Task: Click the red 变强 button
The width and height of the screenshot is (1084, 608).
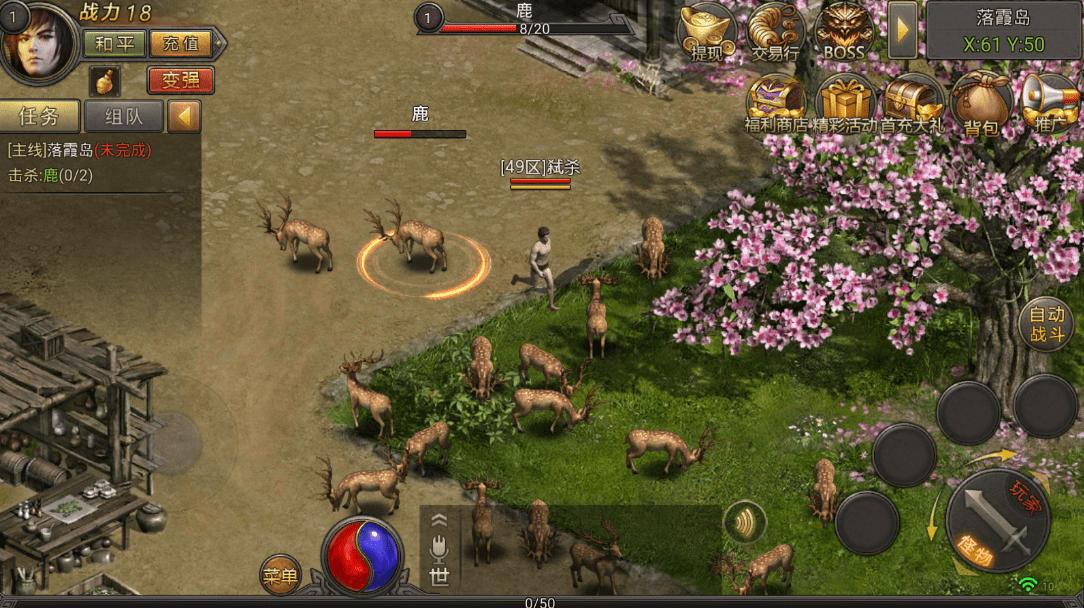Action: click(x=180, y=80)
